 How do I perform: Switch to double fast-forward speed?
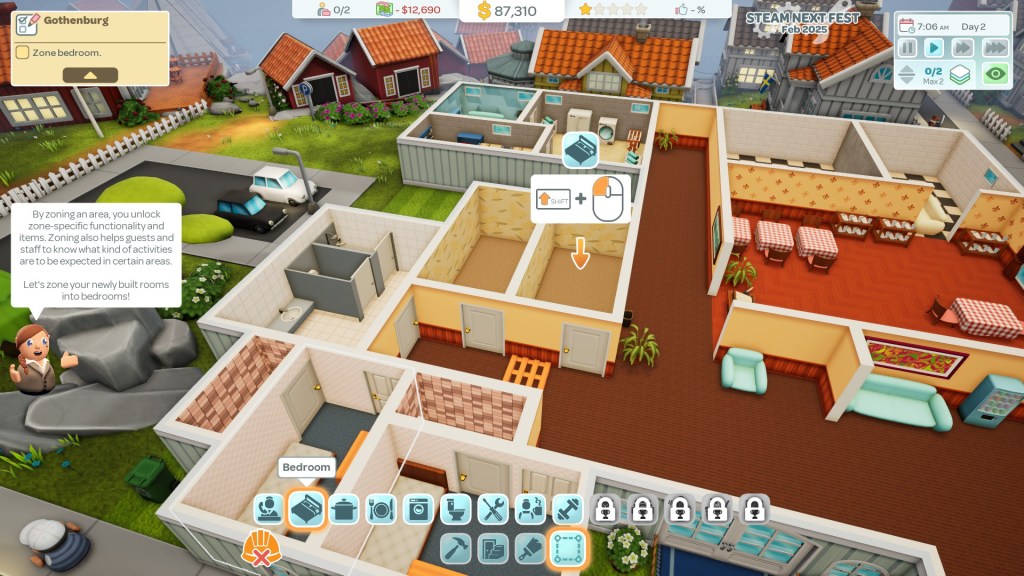(x=962, y=47)
